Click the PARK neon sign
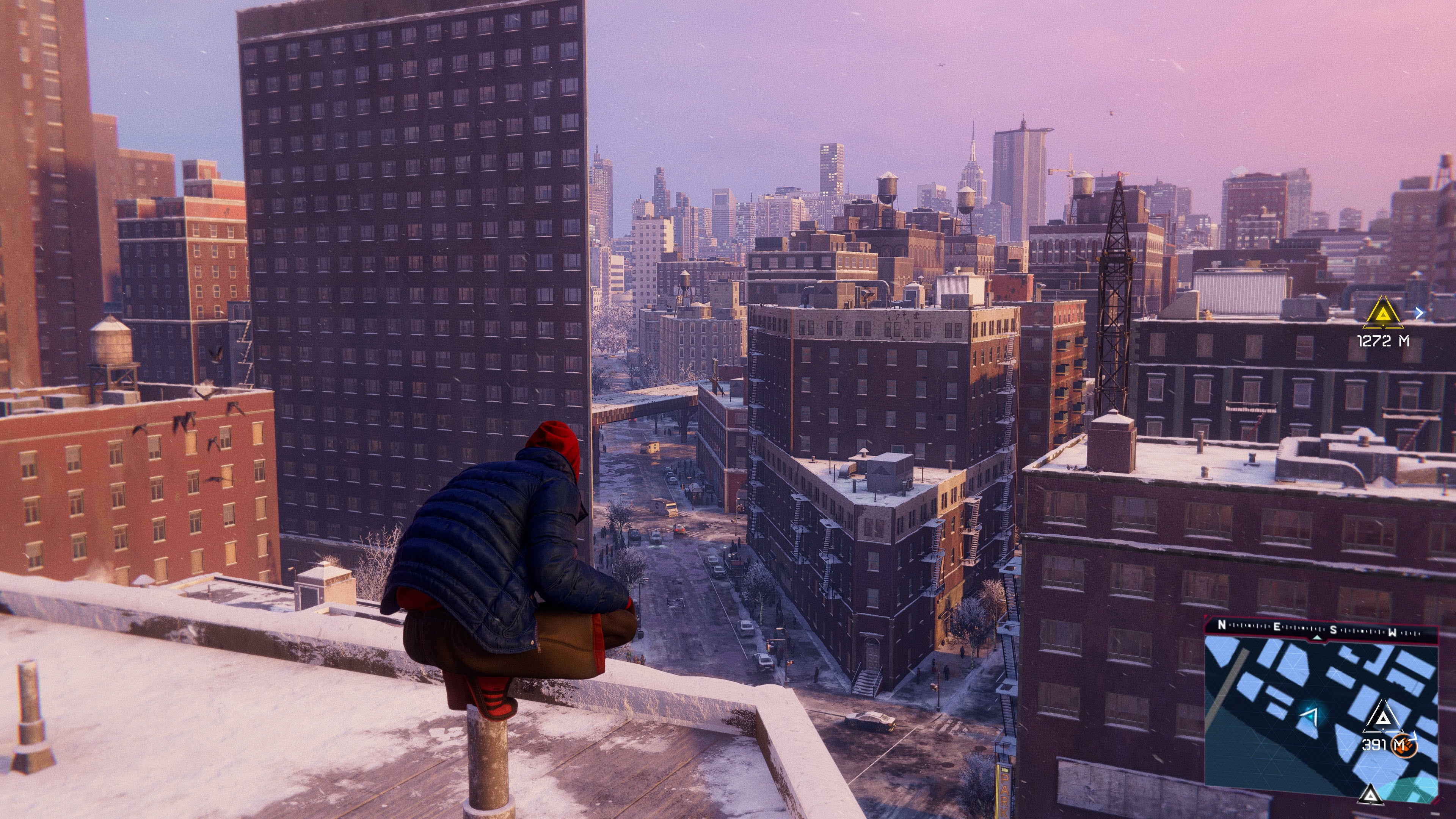Image resolution: width=1456 pixels, height=819 pixels. coord(1005,794)
